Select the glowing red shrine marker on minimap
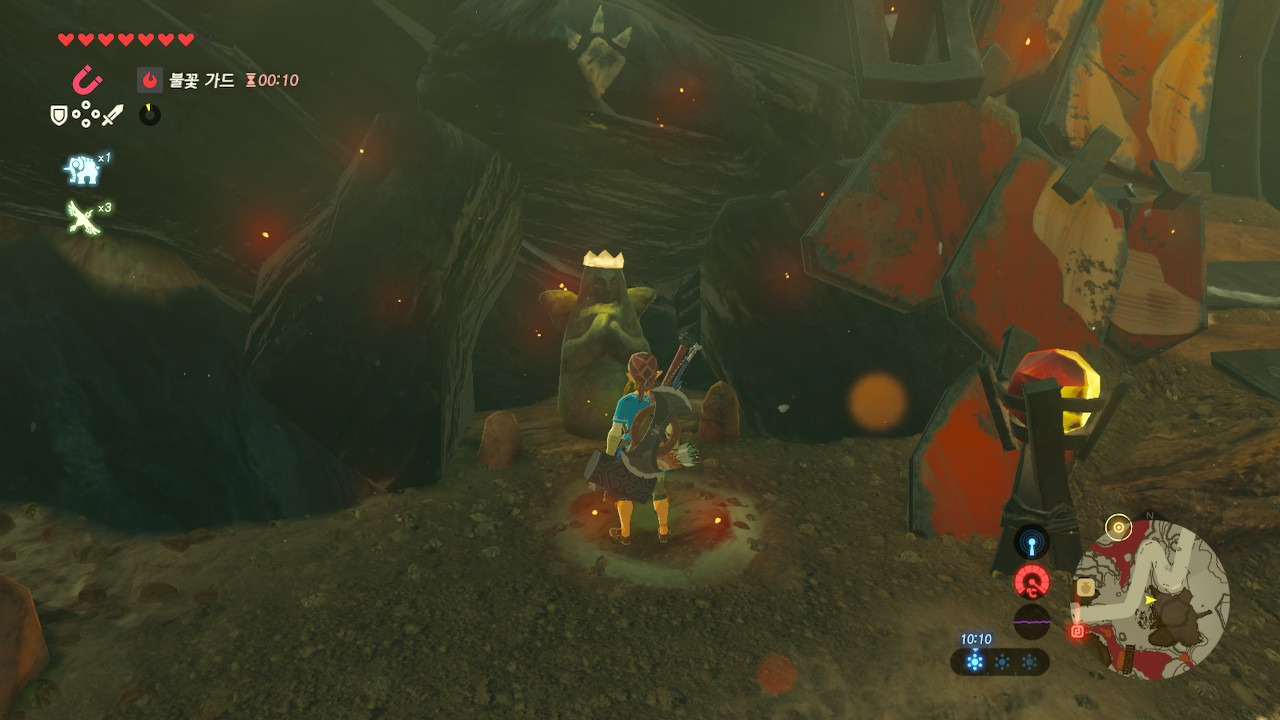This screenshot has width=1280, height=720. [x=1078, y=631]
